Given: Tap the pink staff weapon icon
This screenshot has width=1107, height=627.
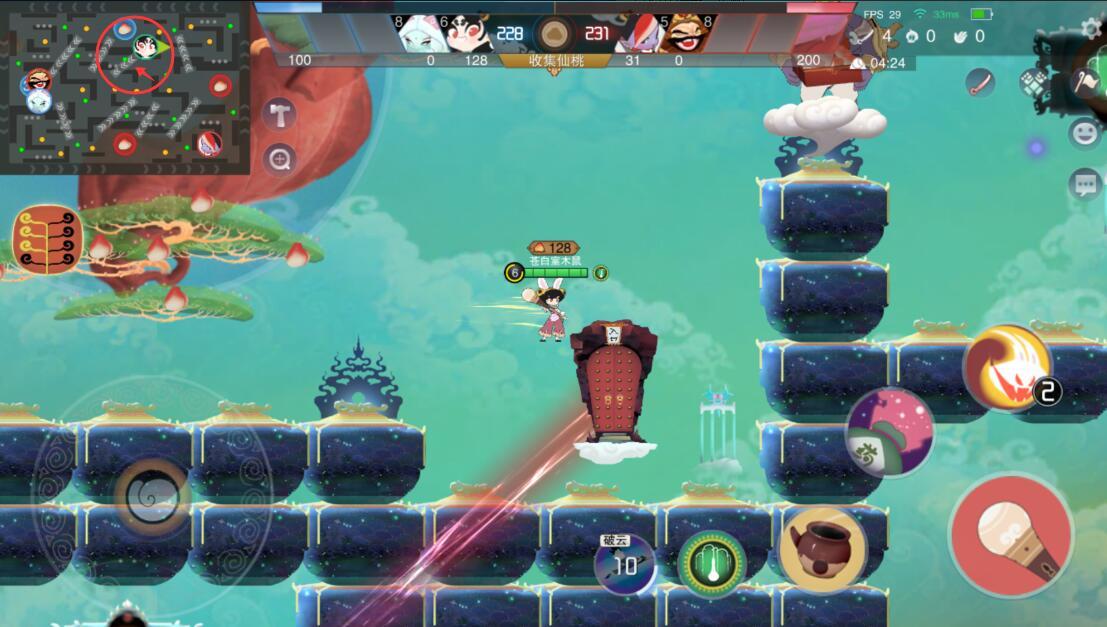Looking at the screenshot, I should [981, 82].
